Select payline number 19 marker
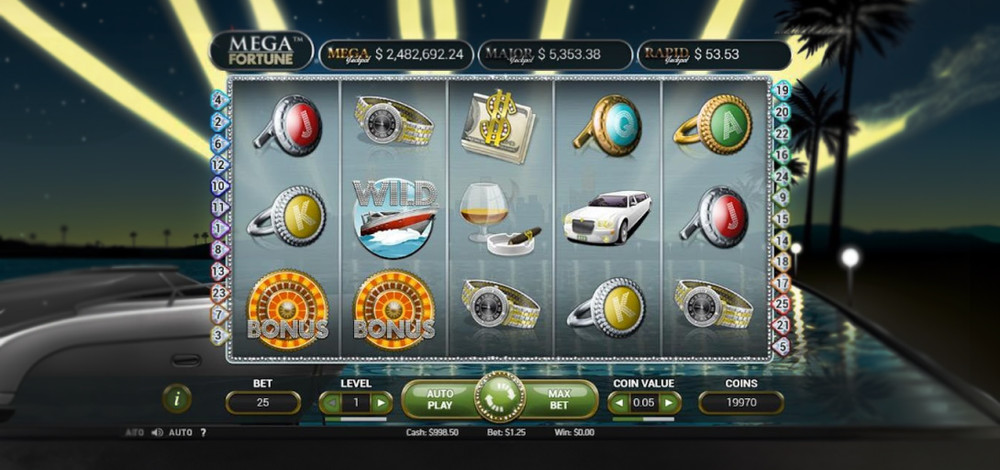 coord(782,90)
